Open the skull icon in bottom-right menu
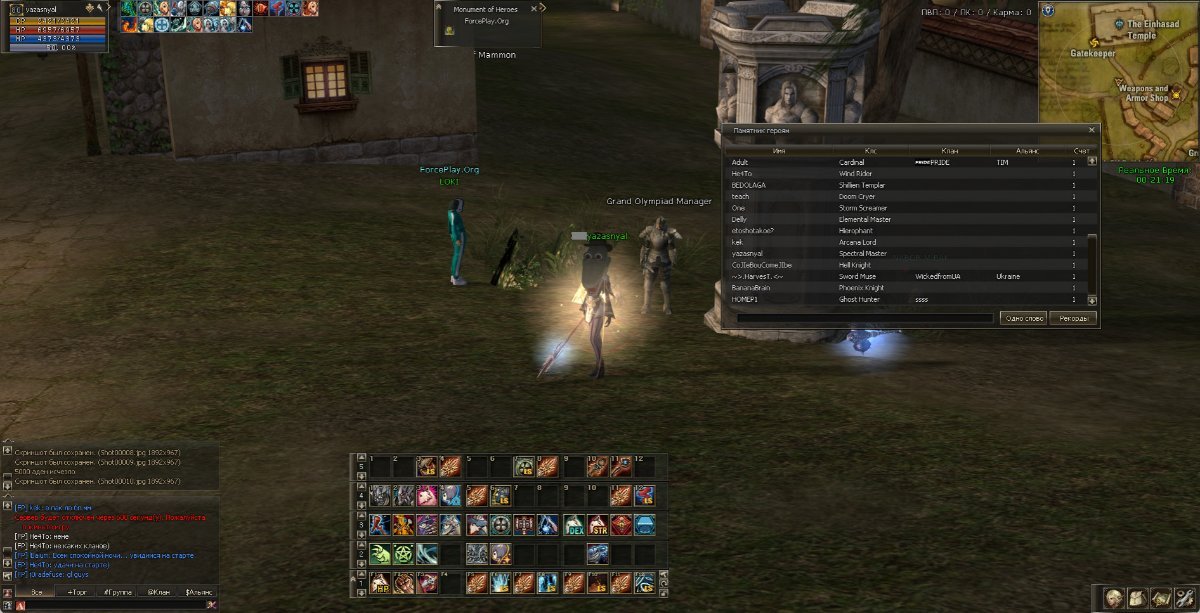1200x613 pixels. 1113,597
